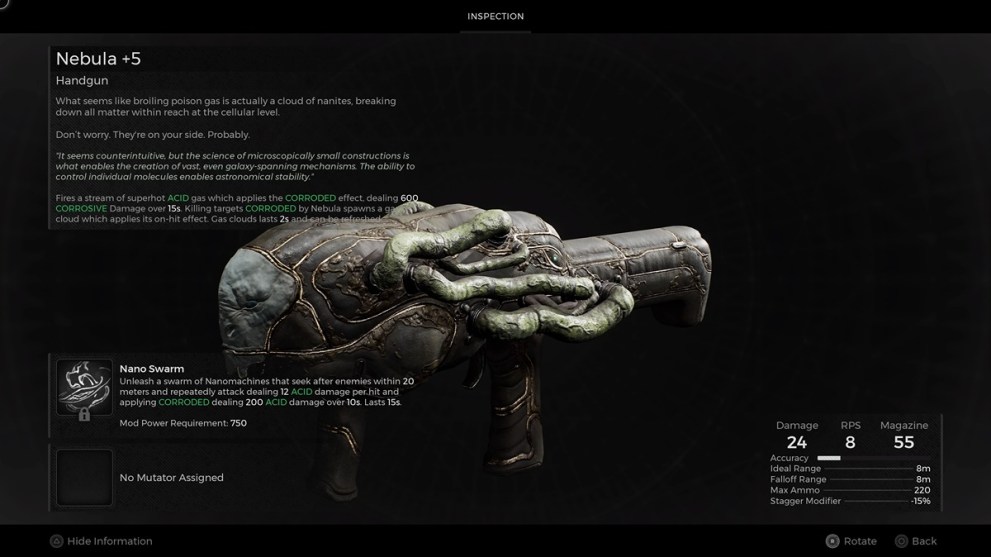
Task: Hide the weapon information panel
Action: 101,541
